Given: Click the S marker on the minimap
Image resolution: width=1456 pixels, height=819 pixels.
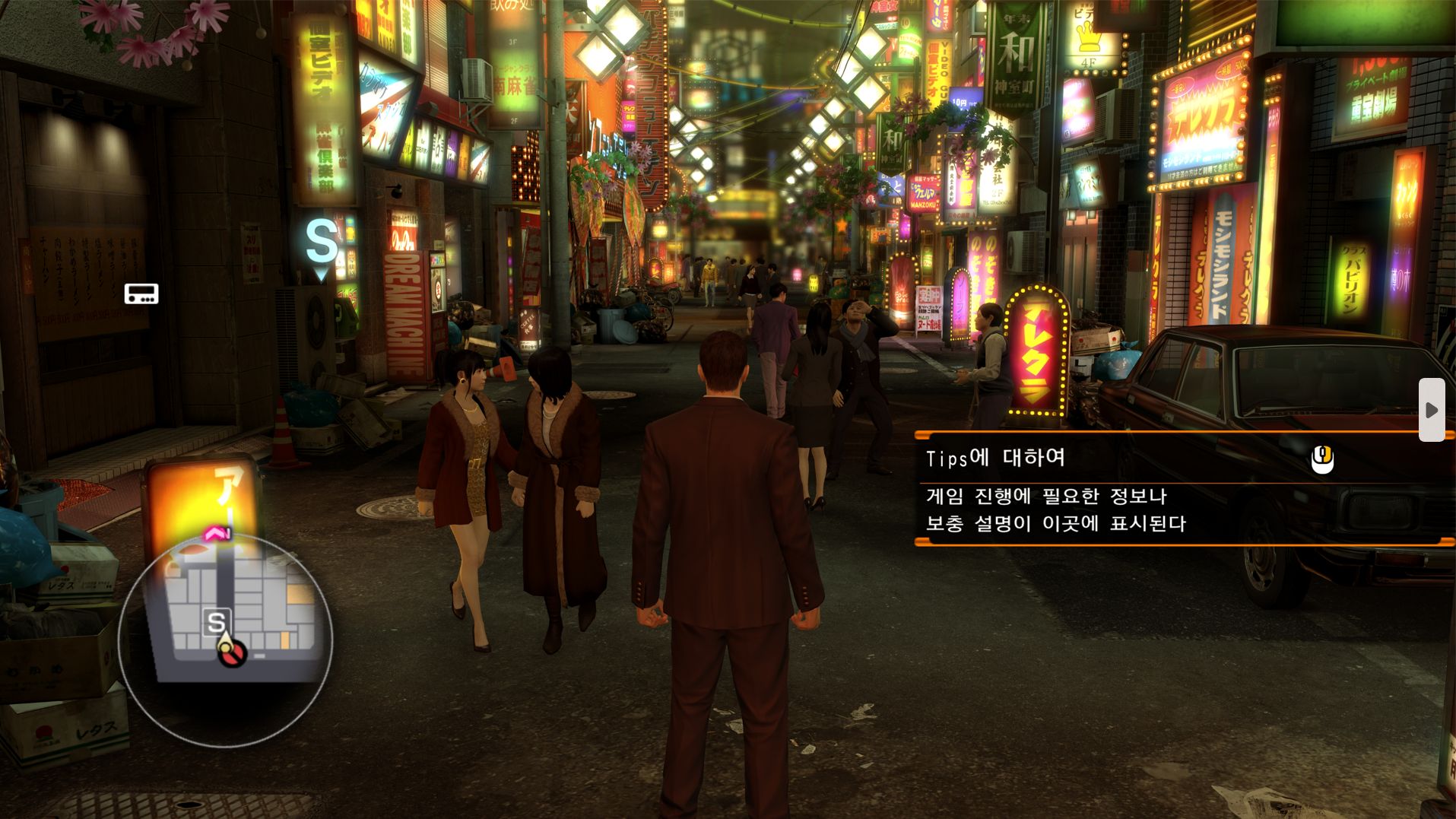Looking at the screenshot, I should coord(217,622).
